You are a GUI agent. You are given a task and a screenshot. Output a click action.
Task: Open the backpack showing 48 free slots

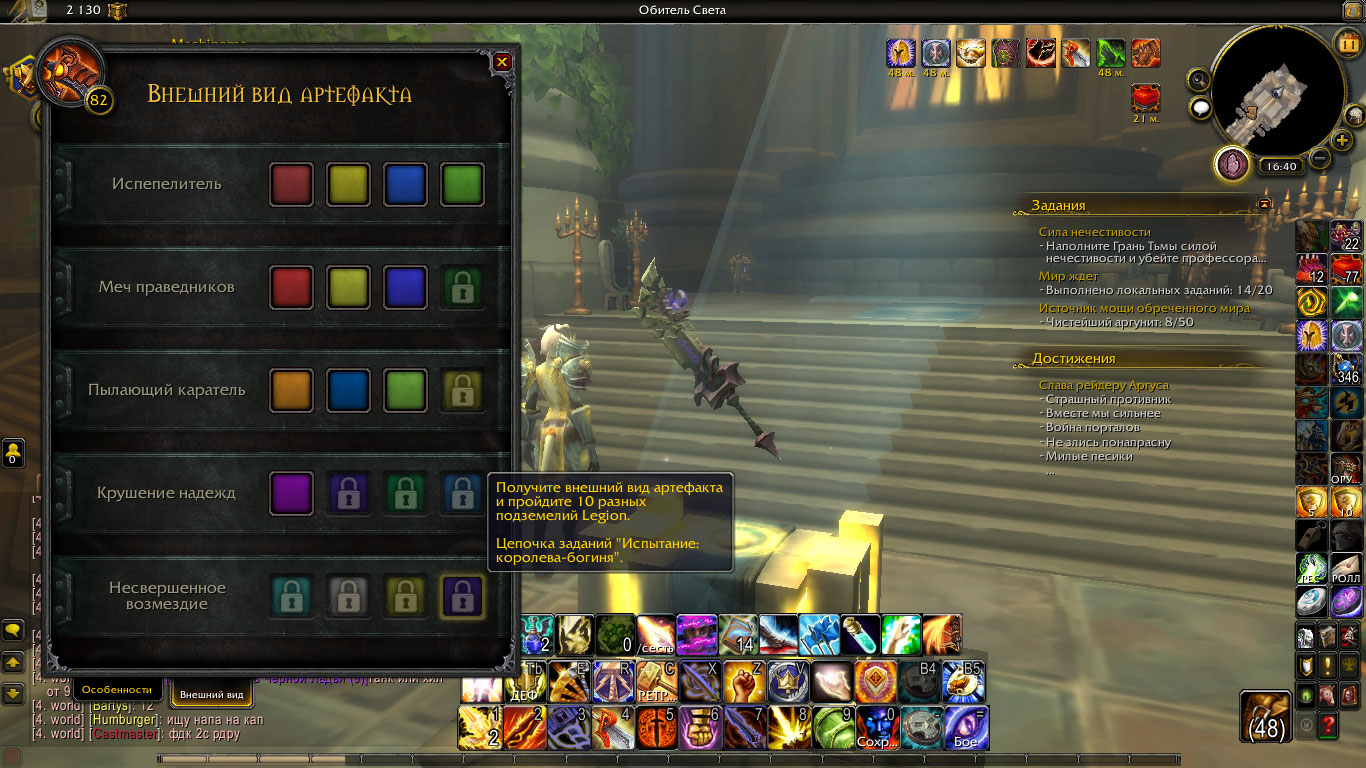[1267, 716]
